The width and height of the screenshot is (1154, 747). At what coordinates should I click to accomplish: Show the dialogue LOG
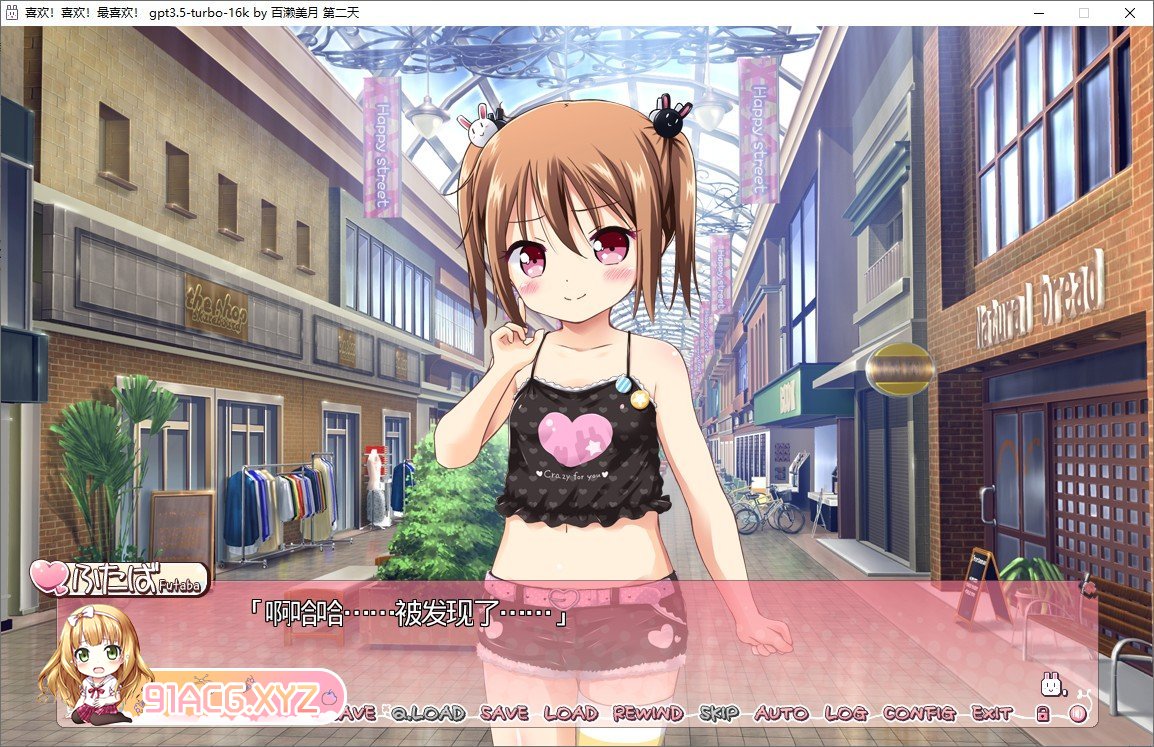845,714
